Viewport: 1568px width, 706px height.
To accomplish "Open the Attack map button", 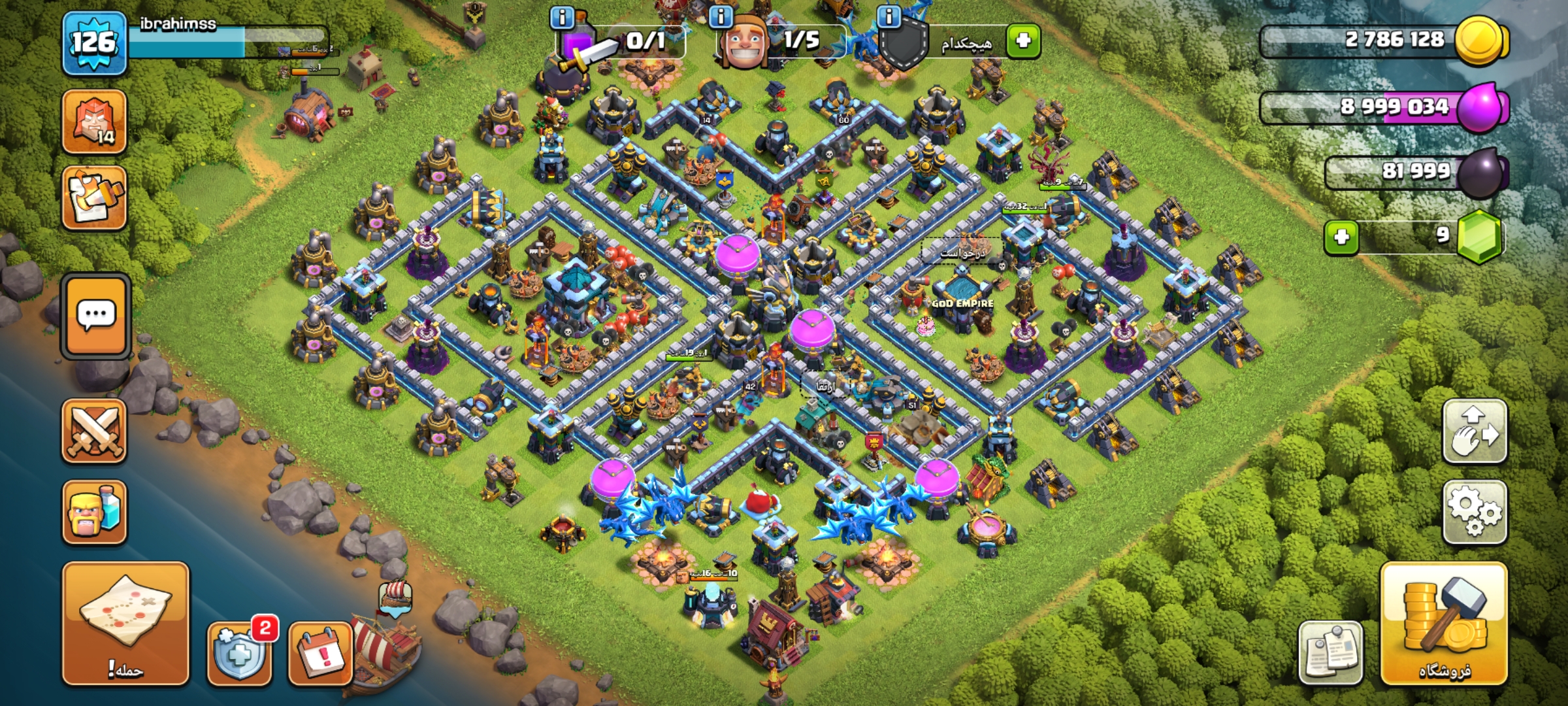I will pos(125,623).
